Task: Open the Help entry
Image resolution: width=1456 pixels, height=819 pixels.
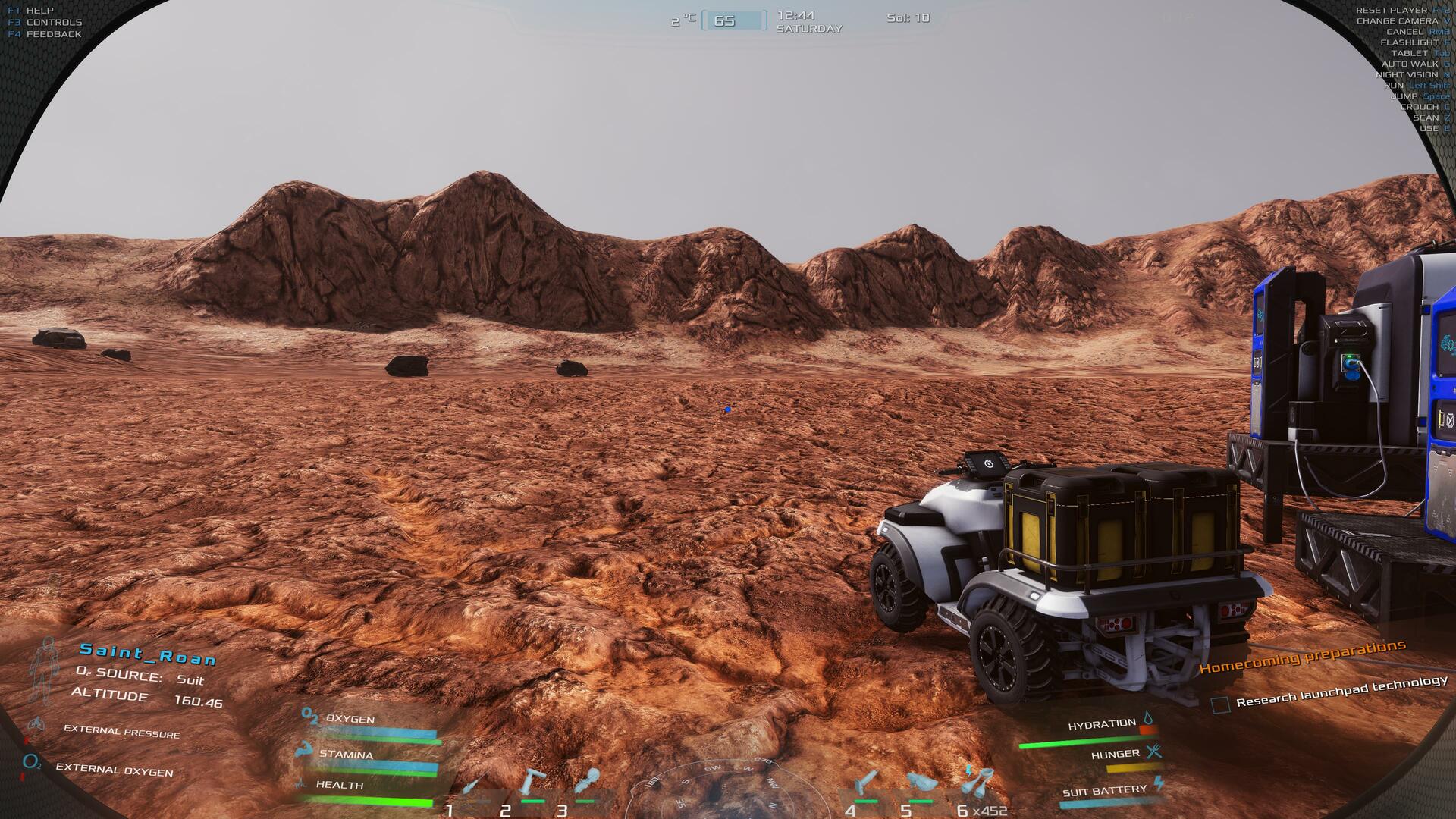Action: pyautogui.click(x=39, y=11)
